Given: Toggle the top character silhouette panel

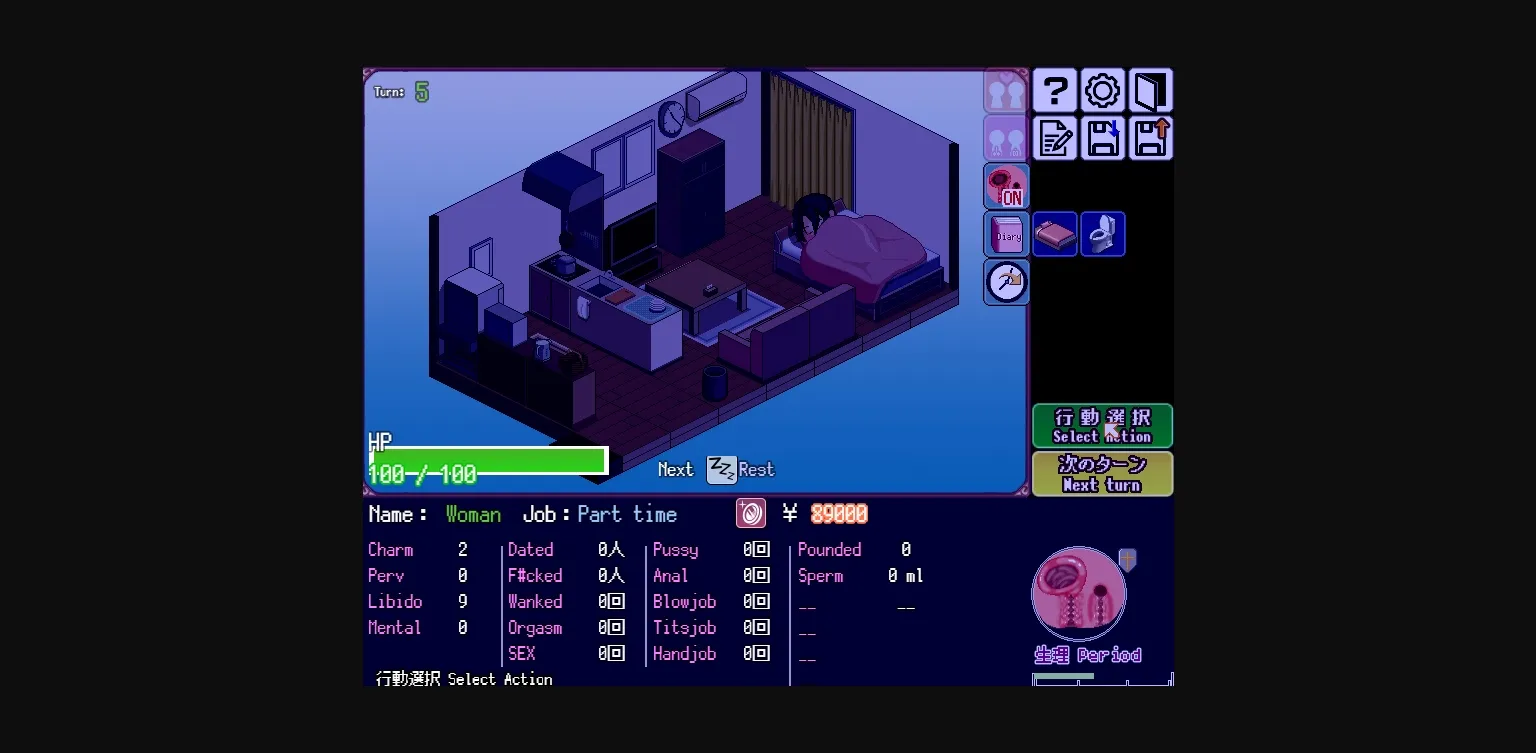Looking at the screenshot, I should [1006, 90].
